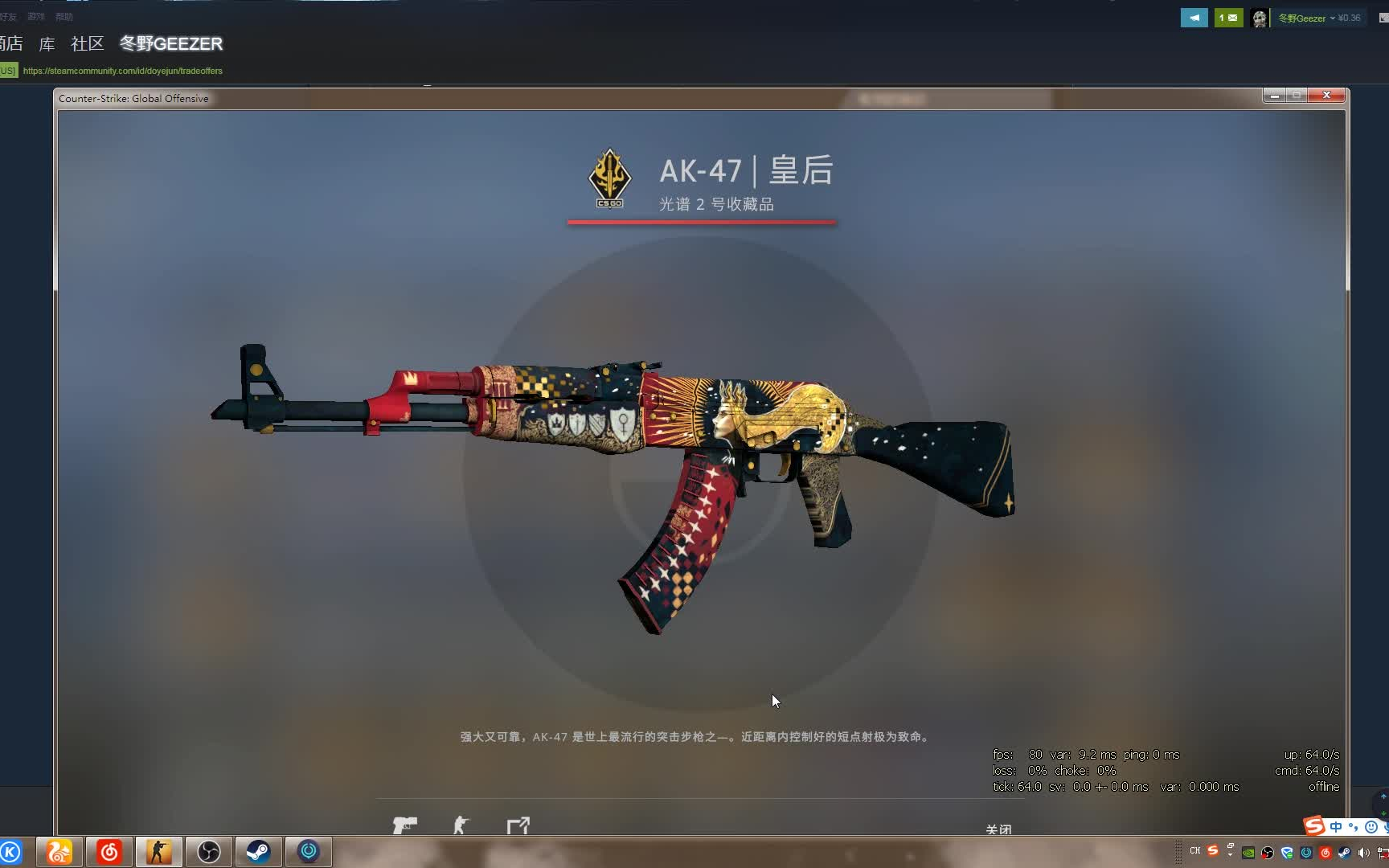Open Steam from the taskbar
1389x868 pixels.
click(x=257, y=851)
